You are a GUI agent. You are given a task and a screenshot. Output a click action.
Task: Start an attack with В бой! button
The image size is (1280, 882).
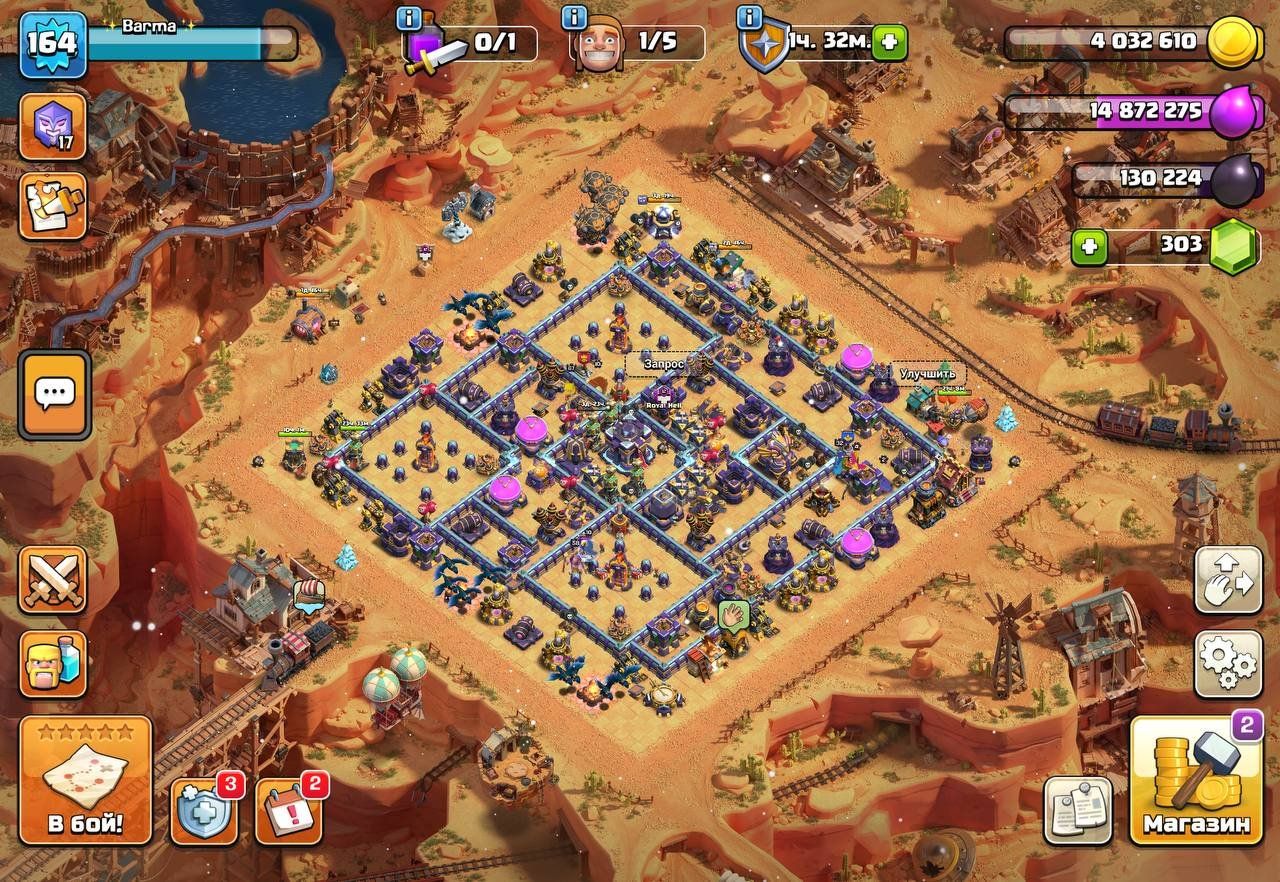(x=85, y=780)
